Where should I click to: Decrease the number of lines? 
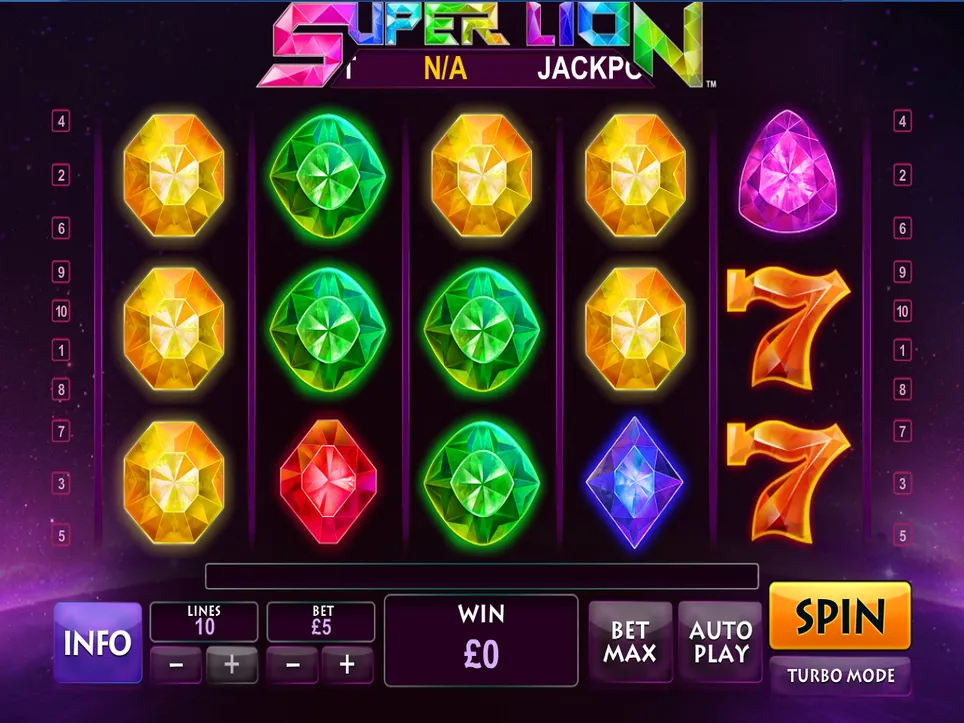[176, 664]
